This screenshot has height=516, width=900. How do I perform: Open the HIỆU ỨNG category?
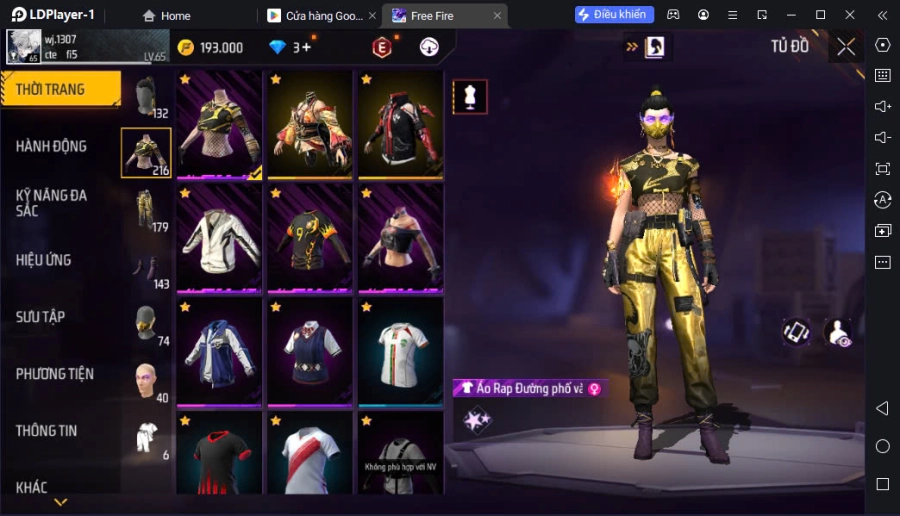point(44,260)
